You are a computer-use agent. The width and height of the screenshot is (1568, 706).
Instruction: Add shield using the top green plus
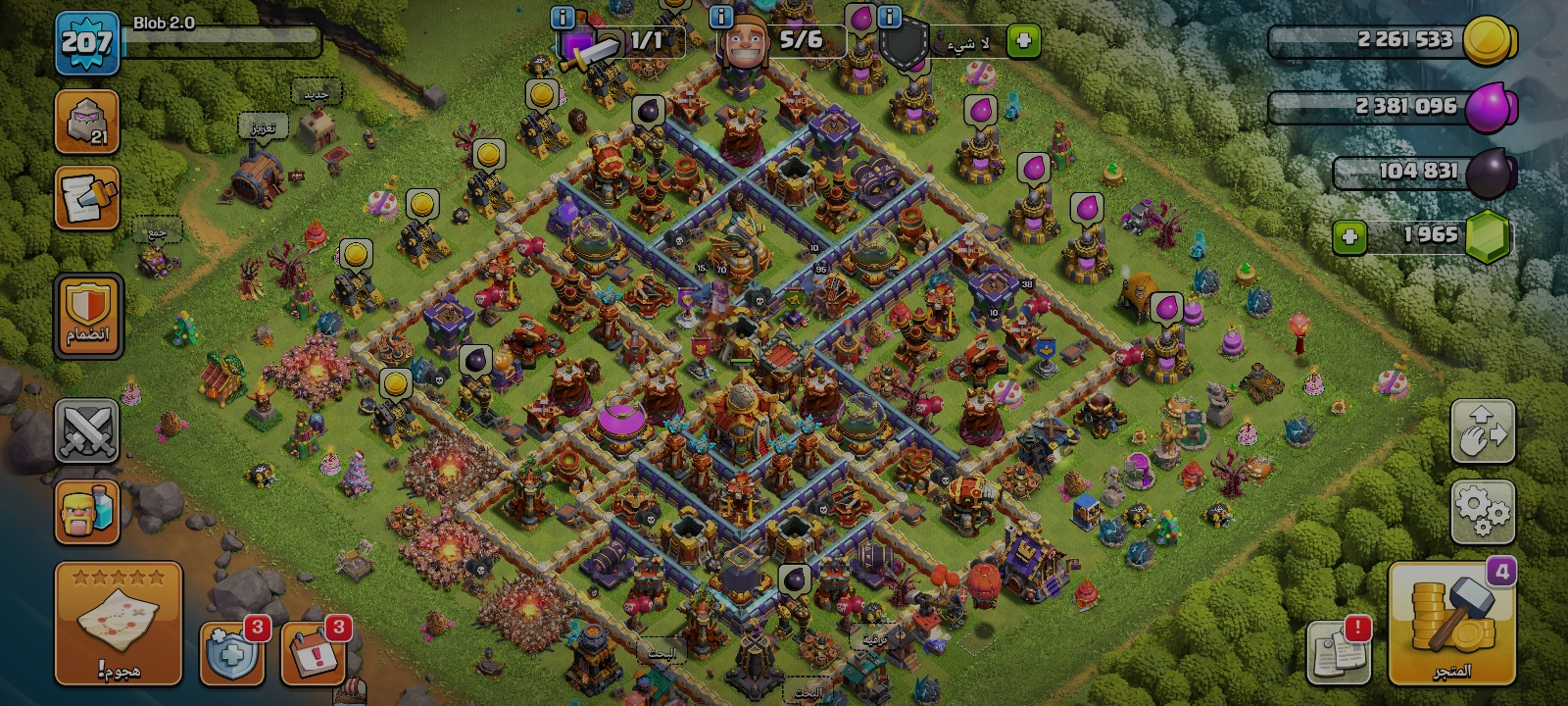(x=1023, y=41)
